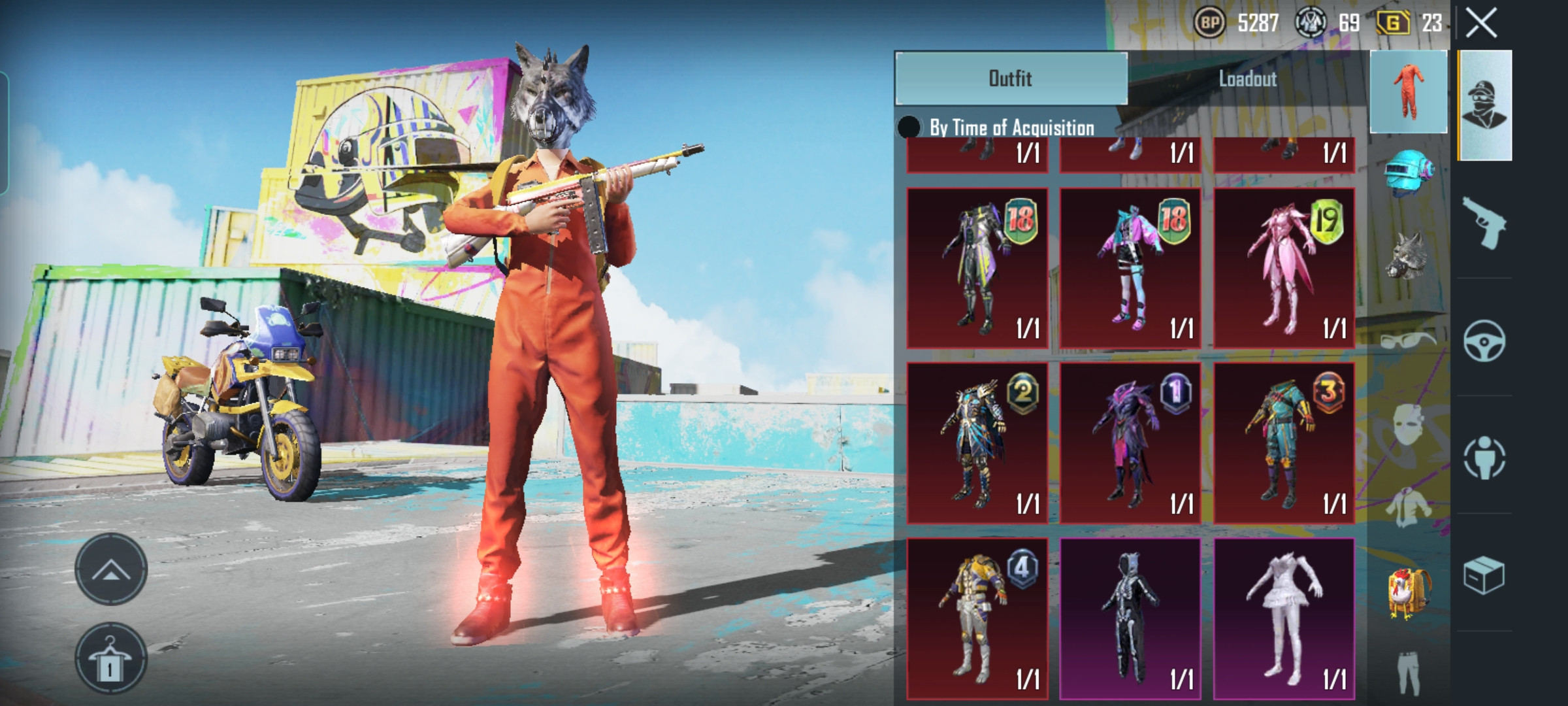Screen dimensions: 1568x706
Task: Close the inventory screen
Action: (1481, 24)
